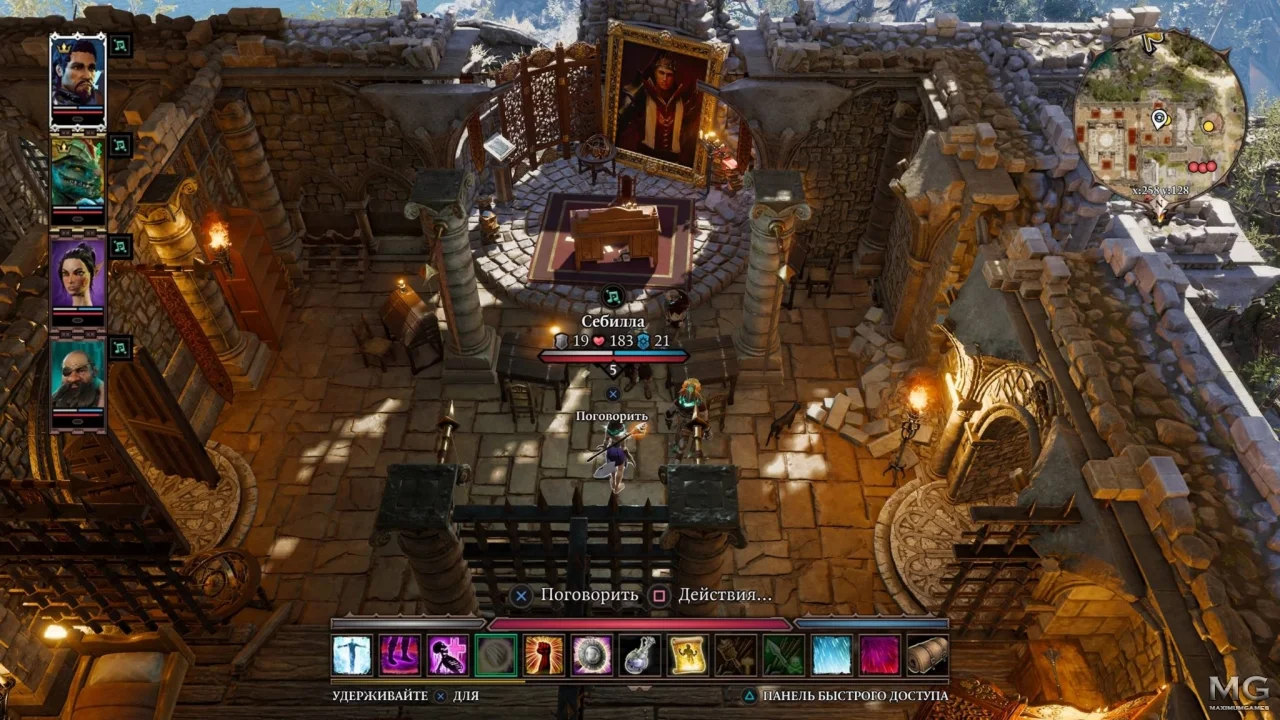Click the status icon beside the dwarf portrait

[x=120, y=348]
